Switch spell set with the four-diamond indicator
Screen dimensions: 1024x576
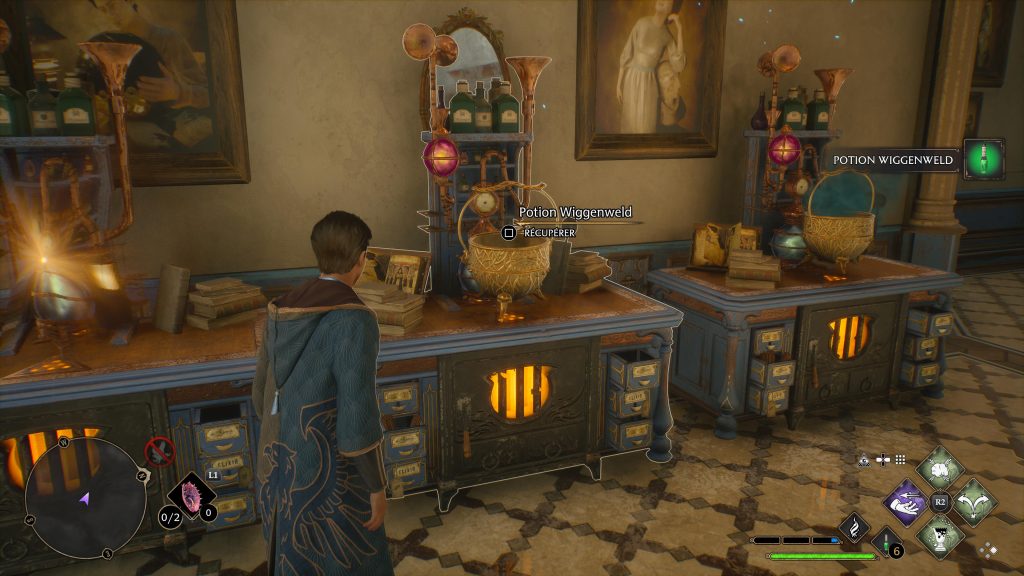pyautogui.click(x=987, y=549)
